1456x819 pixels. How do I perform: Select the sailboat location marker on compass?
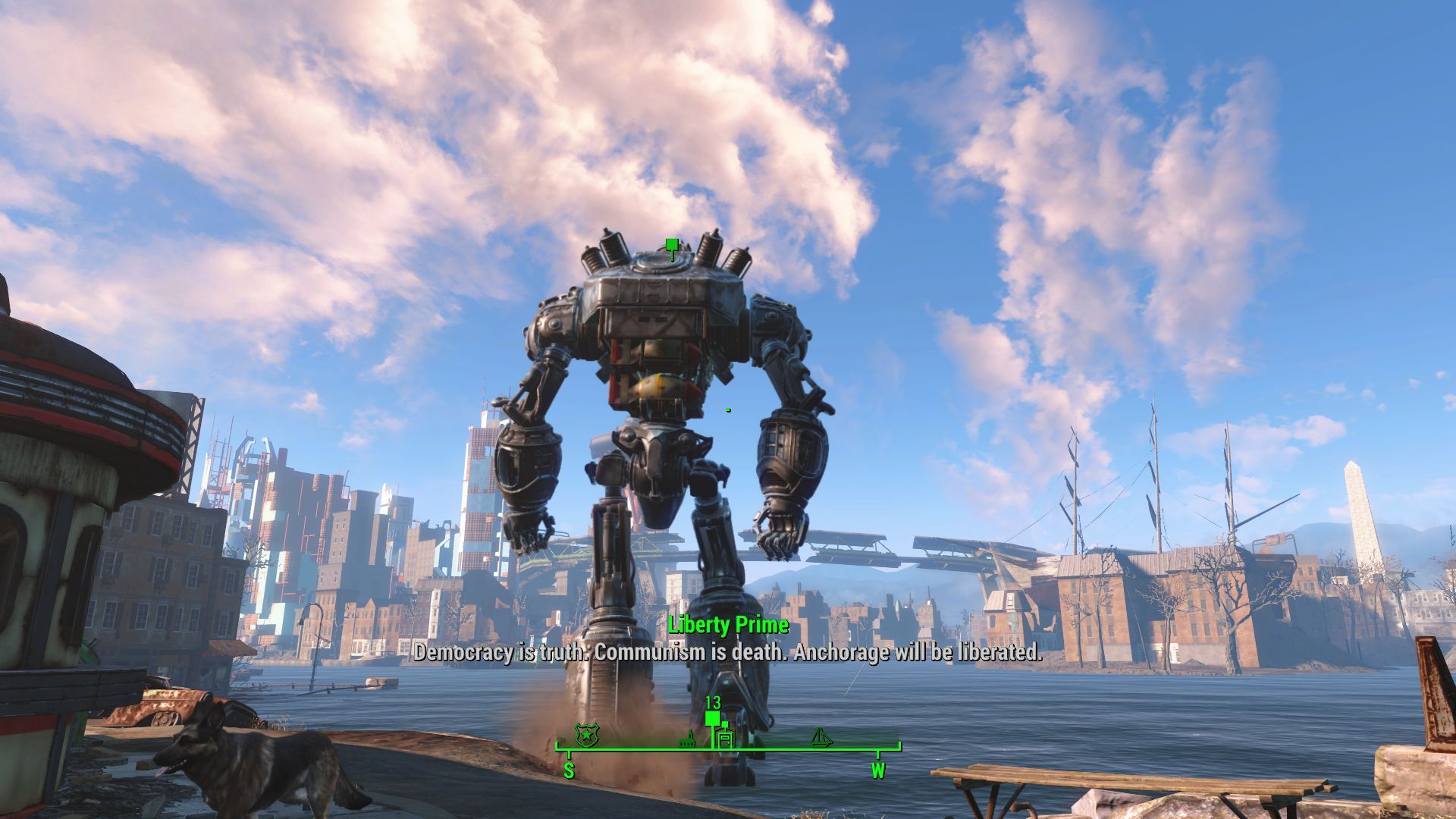pos(821,736)
